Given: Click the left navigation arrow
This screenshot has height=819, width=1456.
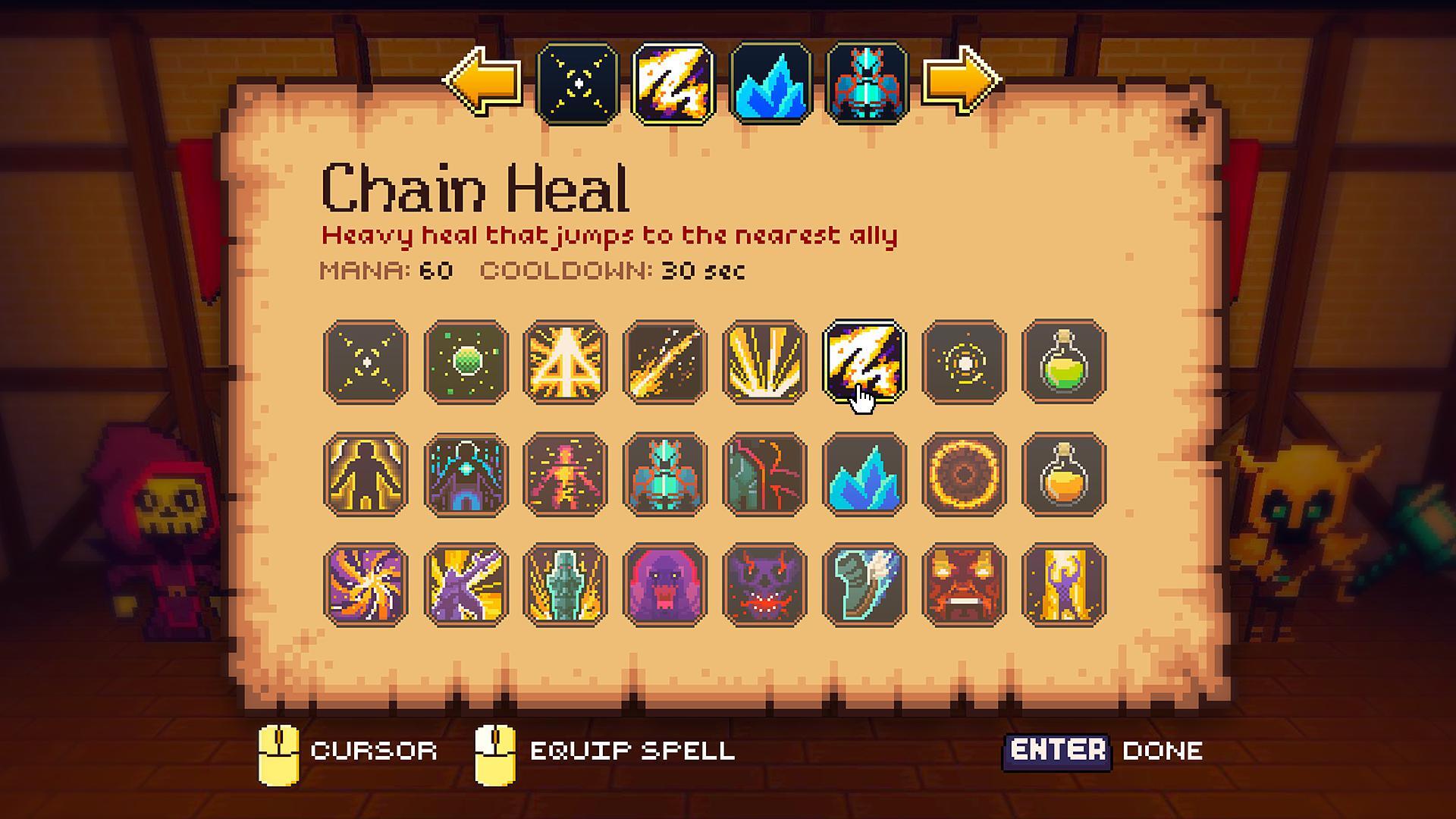Looking at the screenshot, I should pos(479,82).
